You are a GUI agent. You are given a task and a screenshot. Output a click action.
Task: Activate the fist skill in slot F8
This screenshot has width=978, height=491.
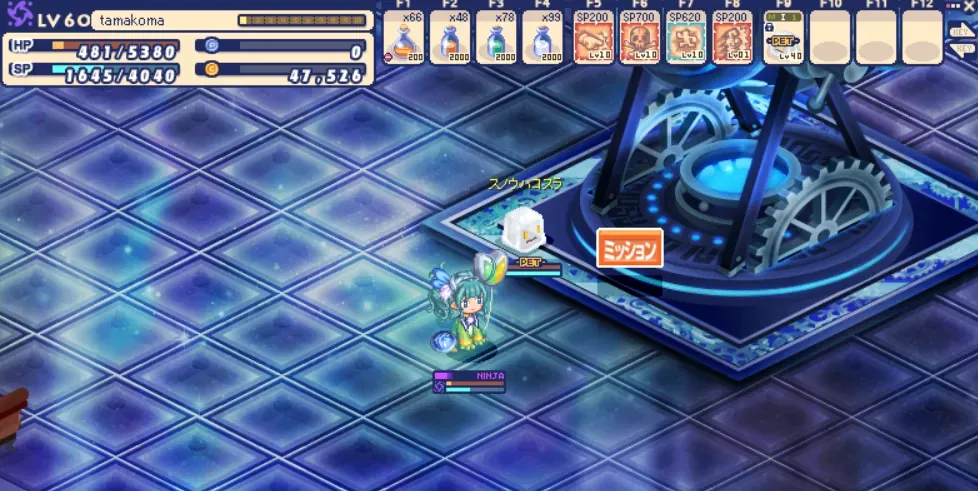coord(732,40)
